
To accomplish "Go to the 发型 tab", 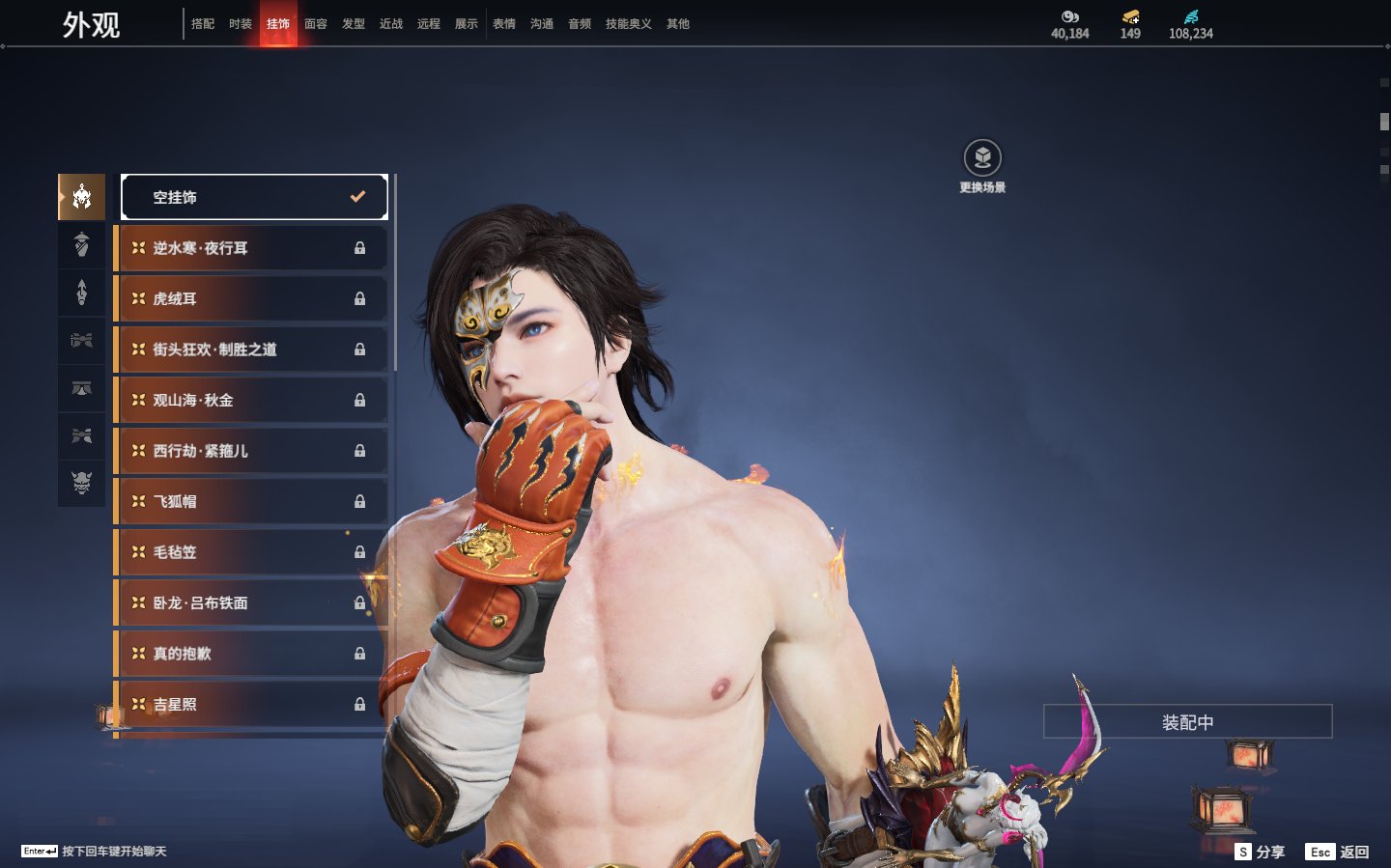I will tap(354, 24).
